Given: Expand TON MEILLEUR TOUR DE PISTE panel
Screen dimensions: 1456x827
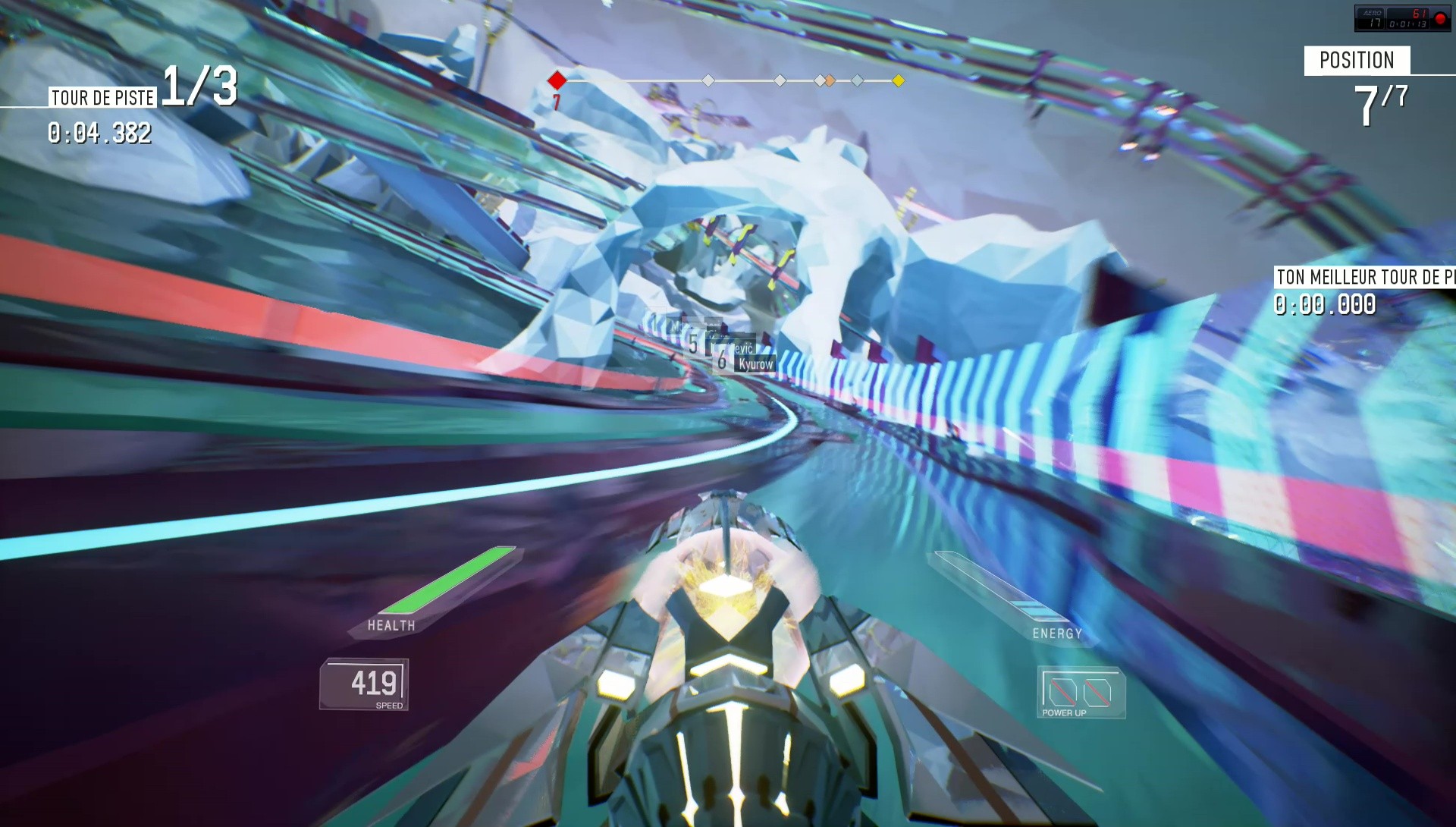Looking at the screenshot, I should pyautogui.click(x=1363, y=278).
